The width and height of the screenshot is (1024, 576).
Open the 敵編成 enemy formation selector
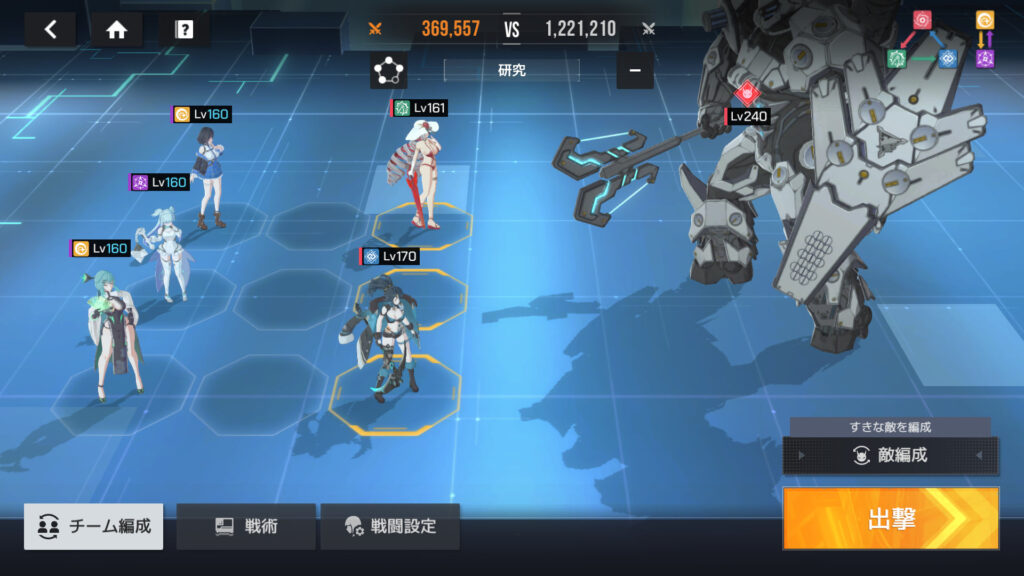(x=890, y=456)
